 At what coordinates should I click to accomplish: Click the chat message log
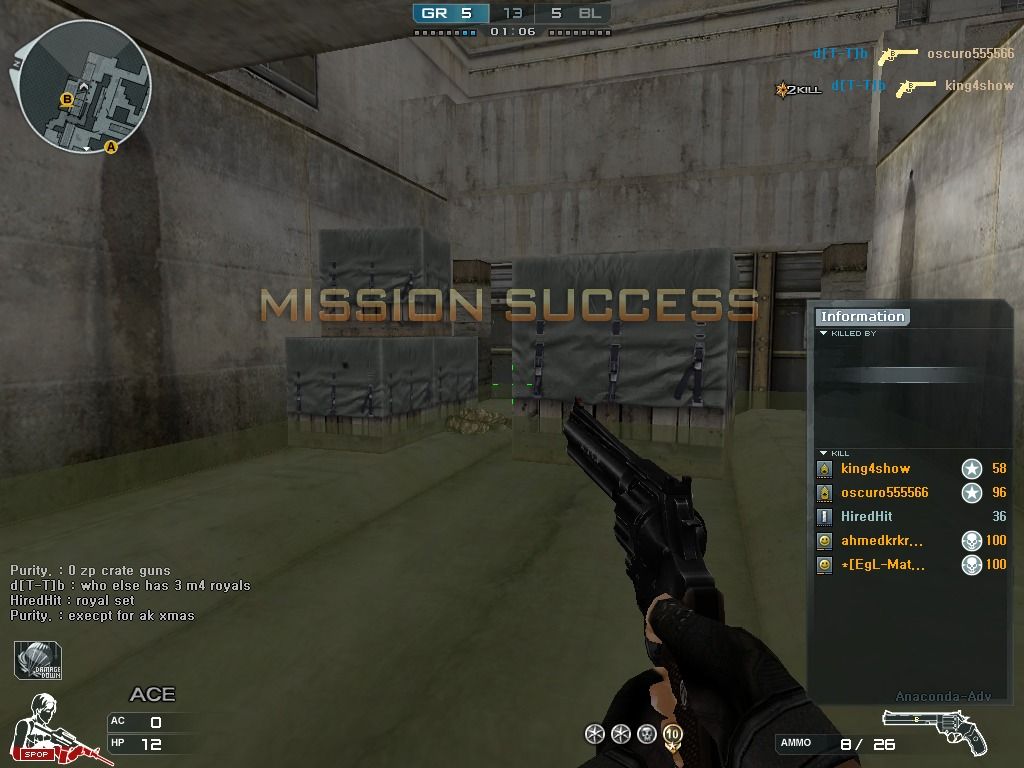[x=130, y=593]
